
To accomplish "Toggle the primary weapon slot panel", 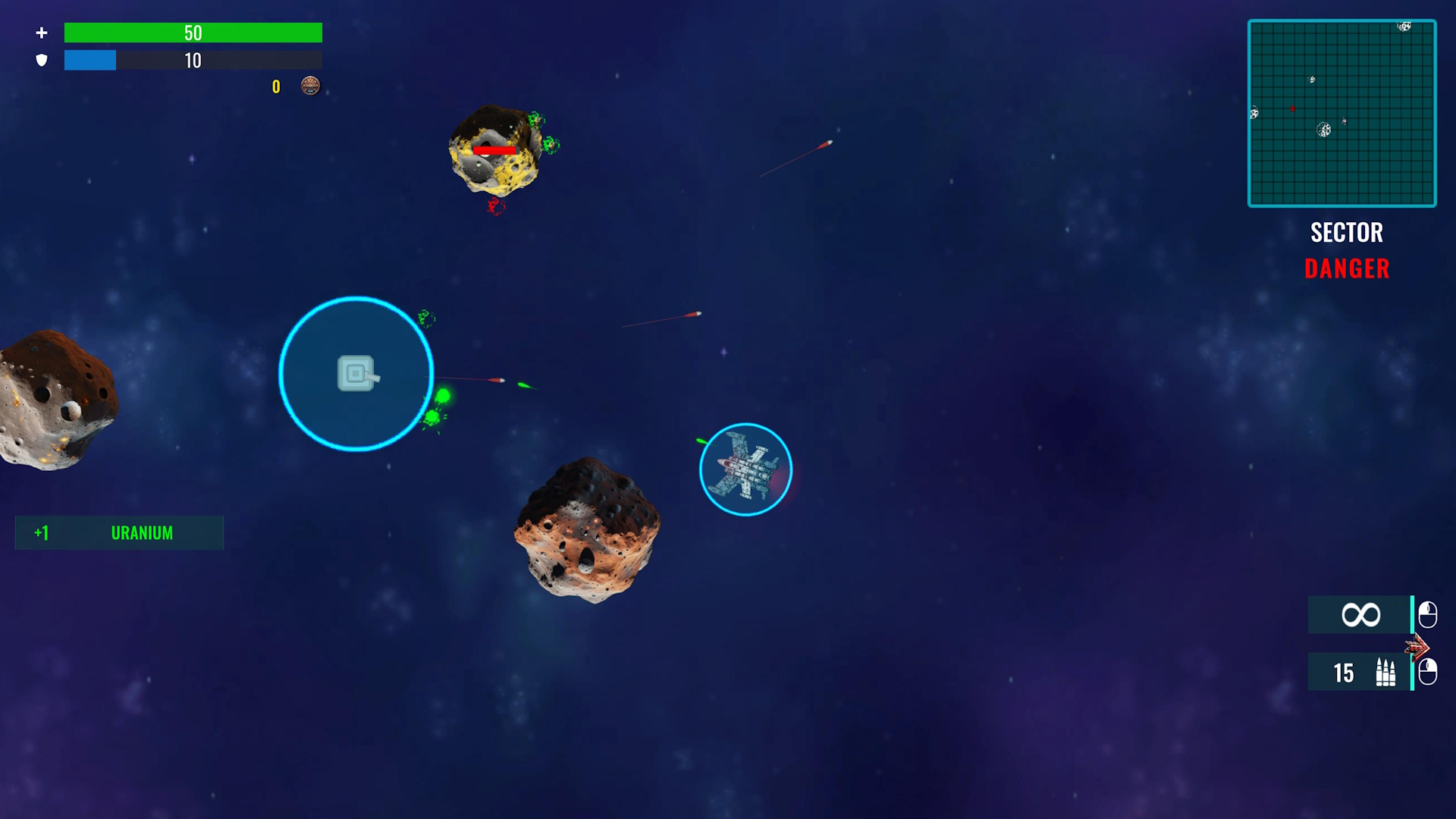I will click(x=1357, y=614).
